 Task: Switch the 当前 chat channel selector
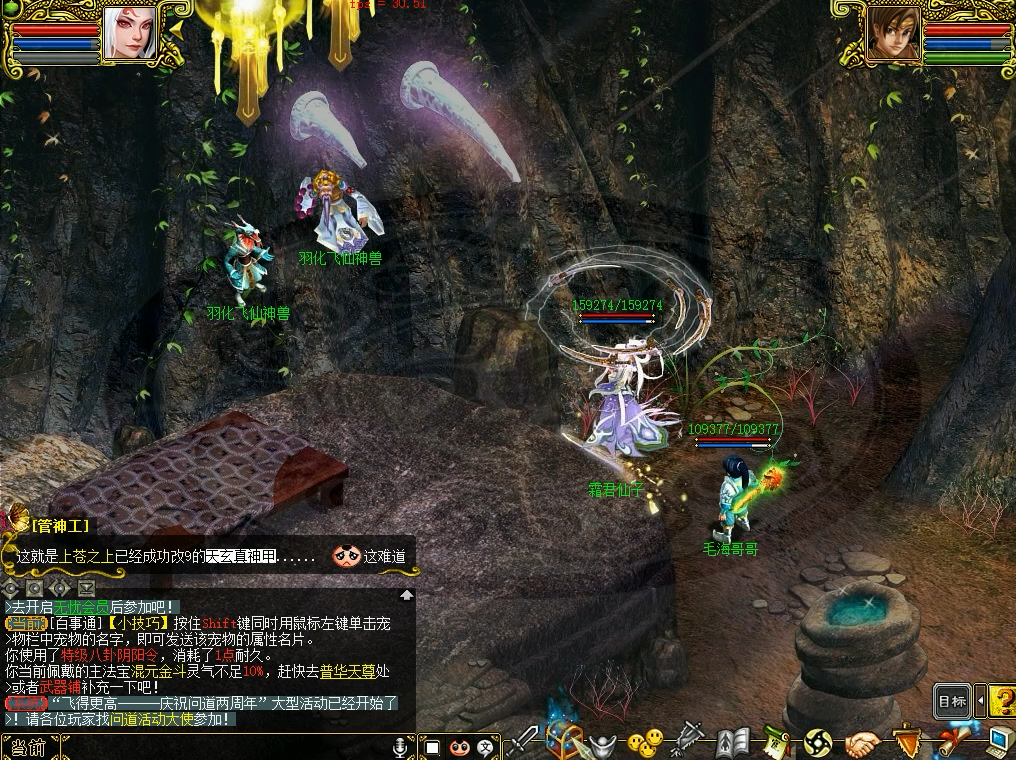click(x=26, y=747)
